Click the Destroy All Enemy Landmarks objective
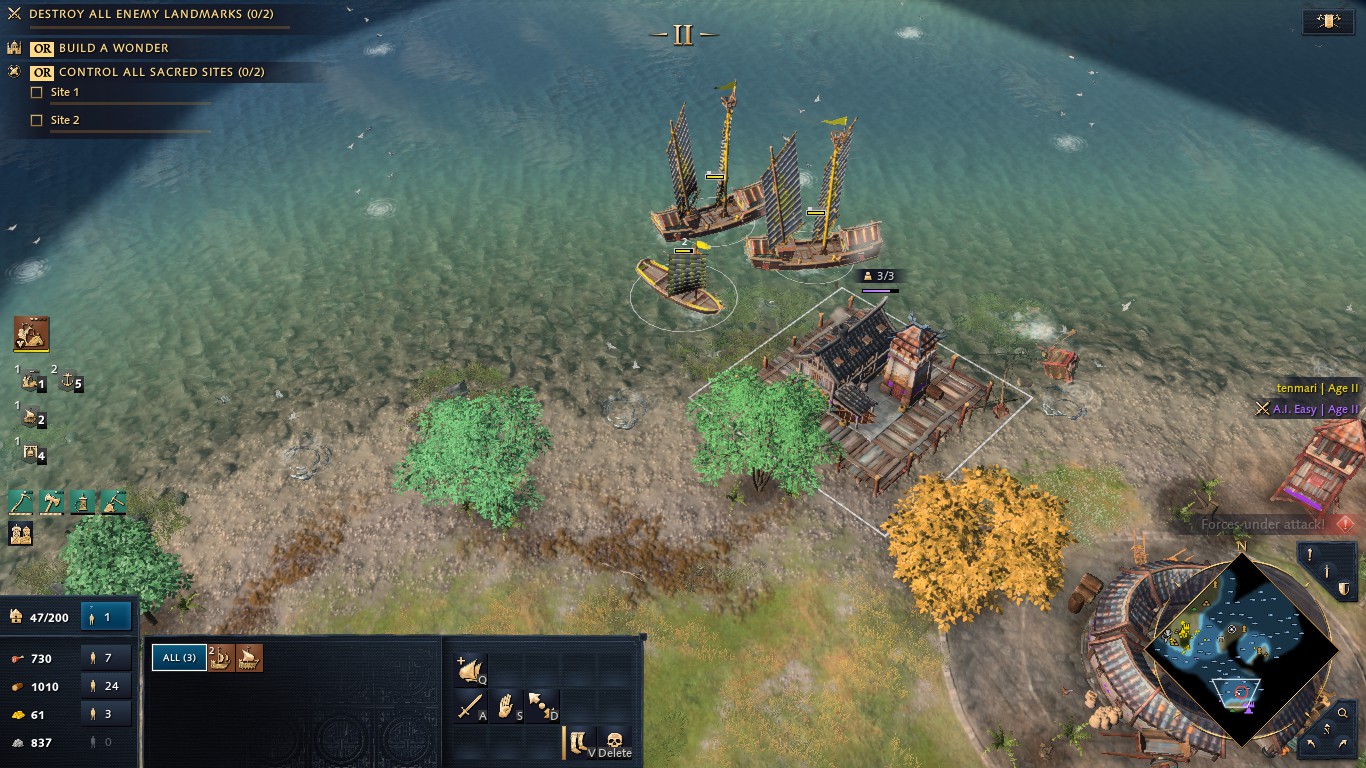Screen dimensions: 1366x768 [x=150, y=14]
